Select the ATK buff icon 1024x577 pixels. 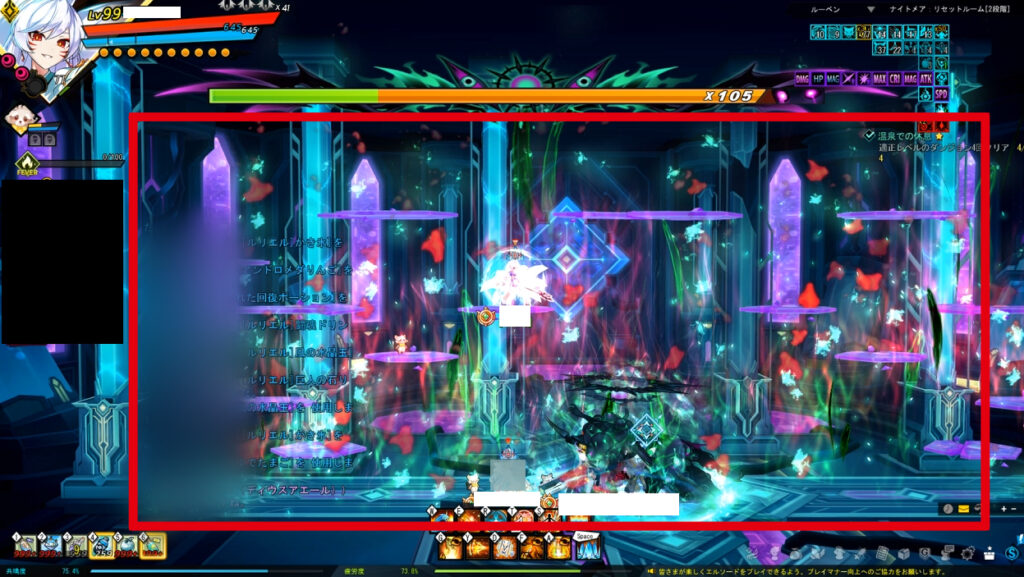[926, 78]
